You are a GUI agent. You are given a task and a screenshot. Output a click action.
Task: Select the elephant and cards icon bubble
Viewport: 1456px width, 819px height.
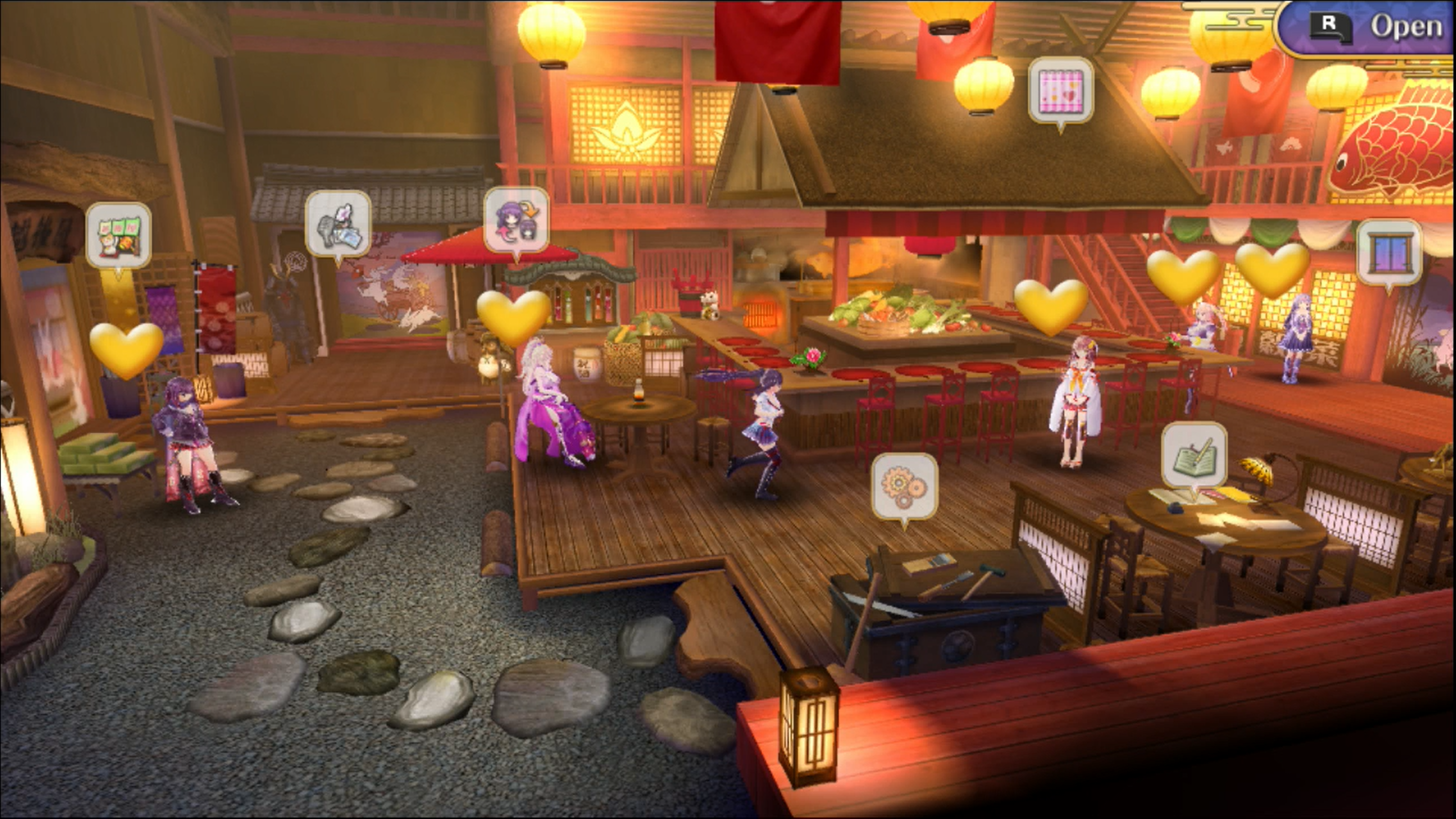[x=338, y=224]
